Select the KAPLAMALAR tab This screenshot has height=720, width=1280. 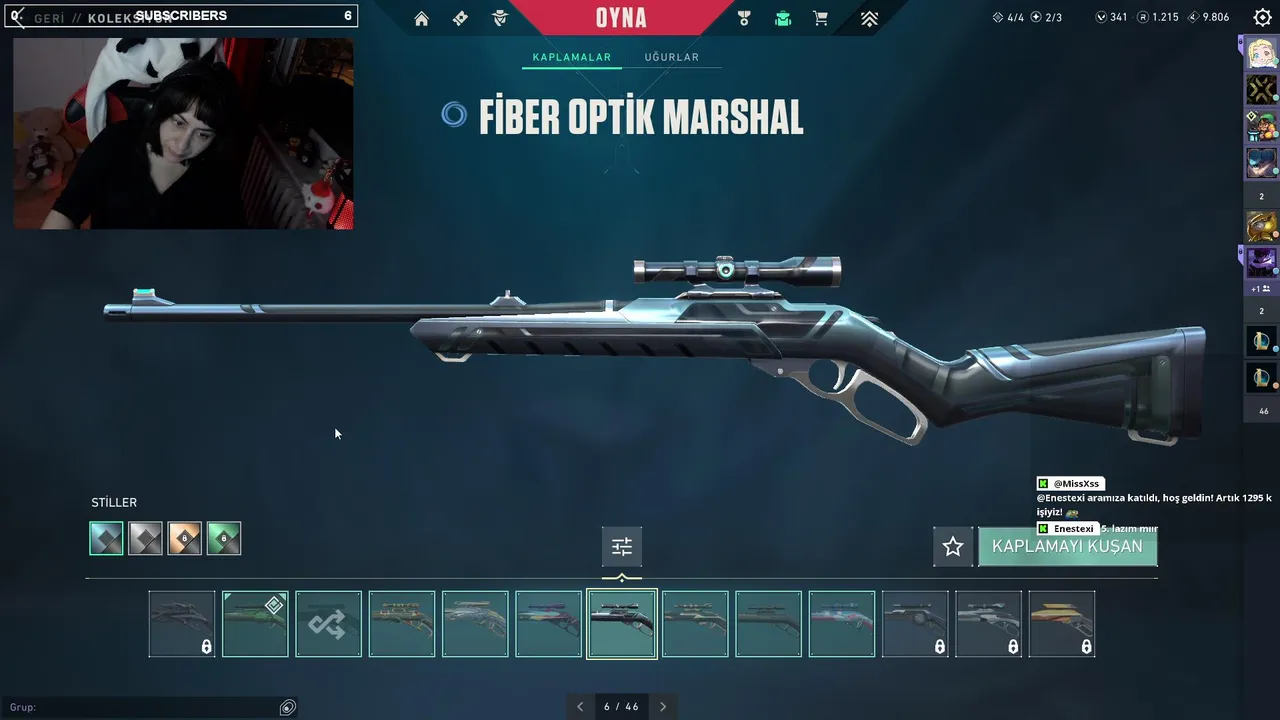(x=571, y=57)
